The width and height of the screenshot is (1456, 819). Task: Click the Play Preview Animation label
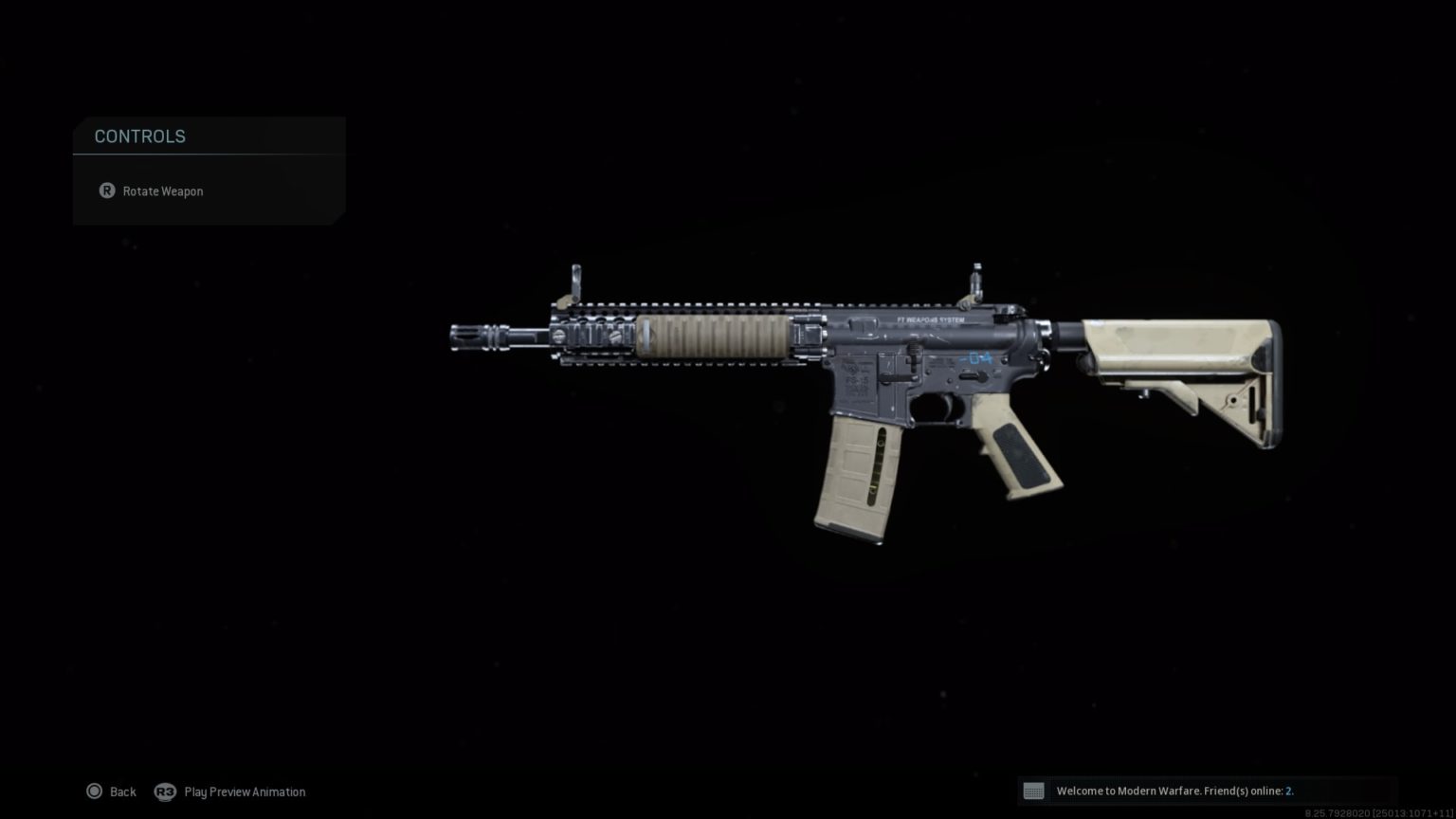click(x=245, y=792)
